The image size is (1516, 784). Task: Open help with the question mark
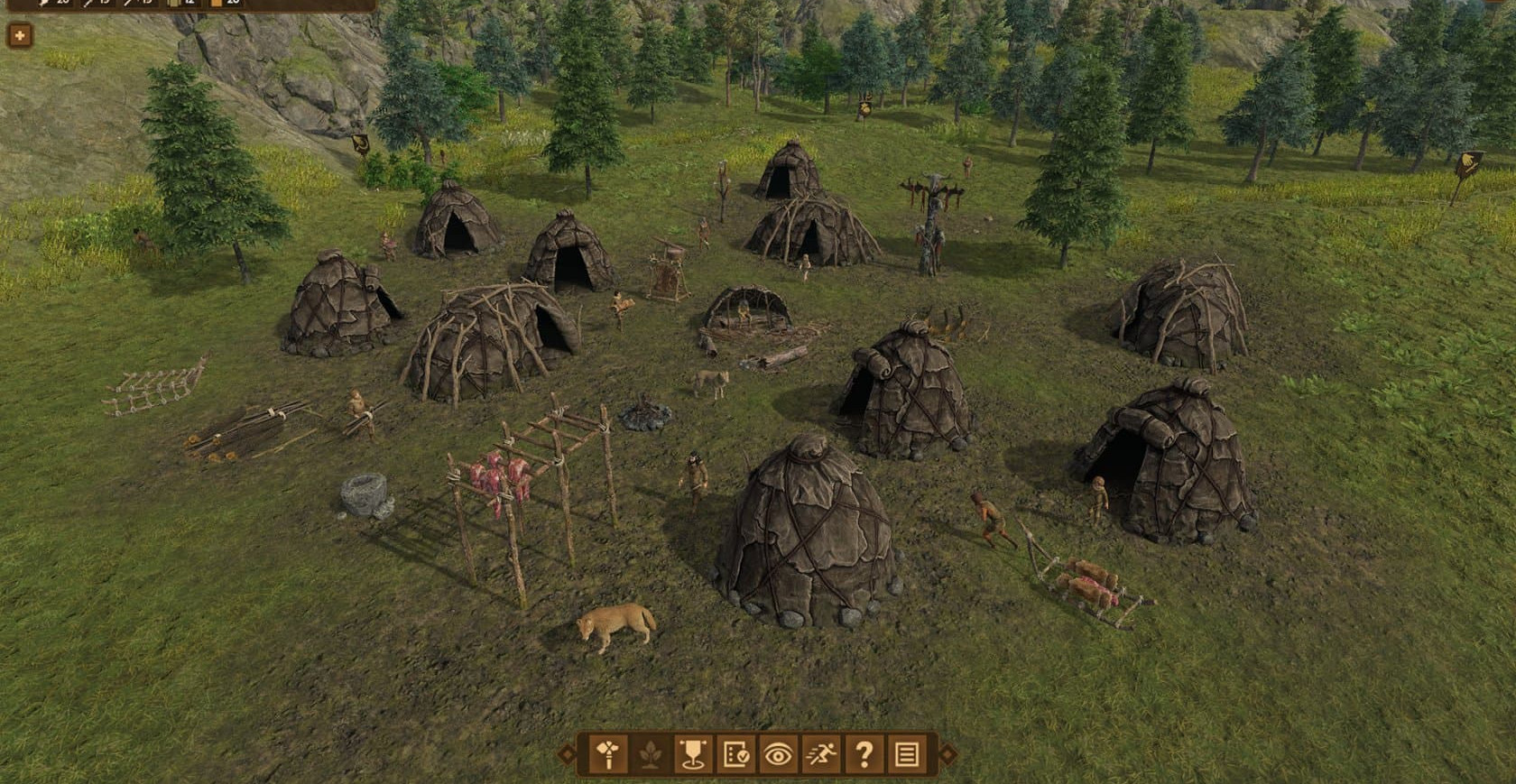click(864, 754)
